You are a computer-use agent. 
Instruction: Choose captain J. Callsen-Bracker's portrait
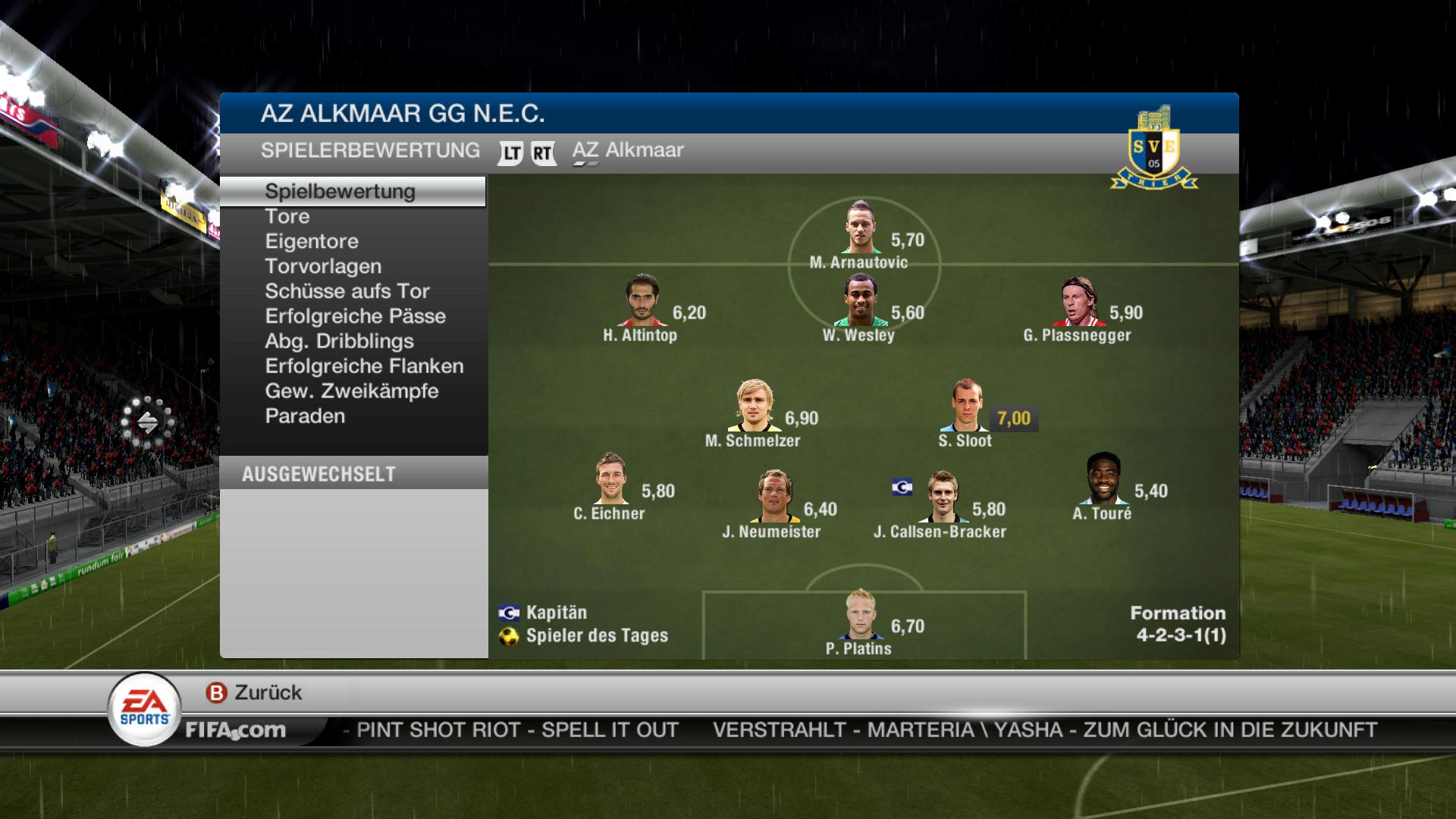click(942, 497)
